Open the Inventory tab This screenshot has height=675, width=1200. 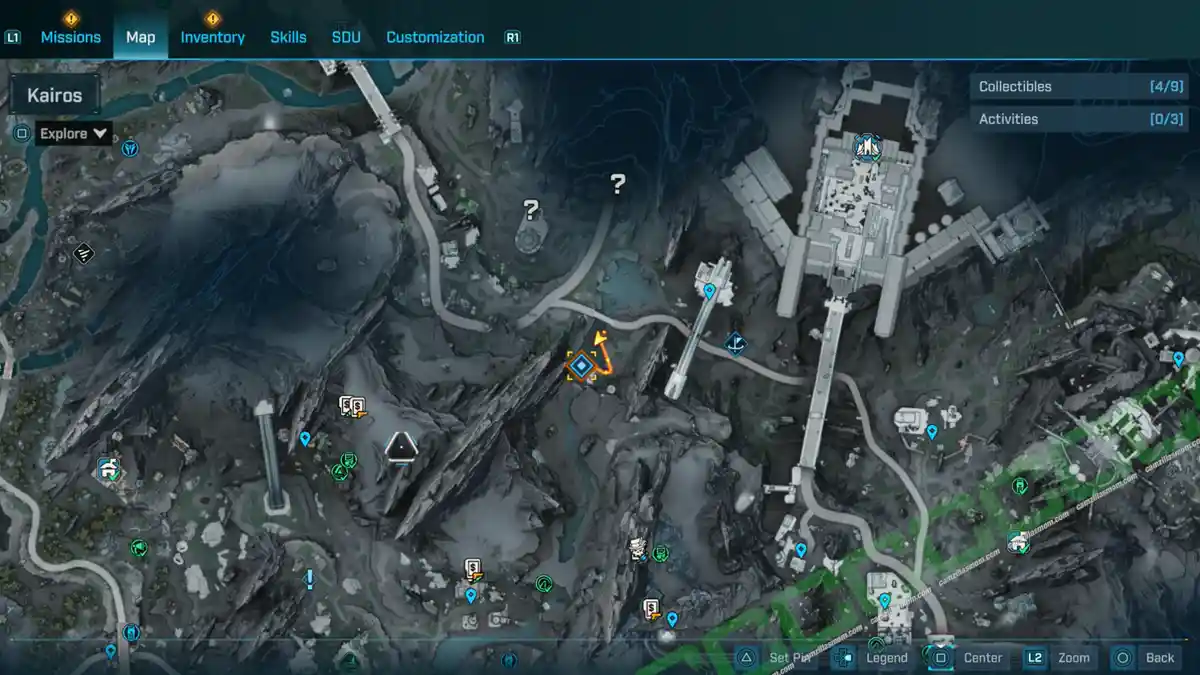click(x=212, y=37)
